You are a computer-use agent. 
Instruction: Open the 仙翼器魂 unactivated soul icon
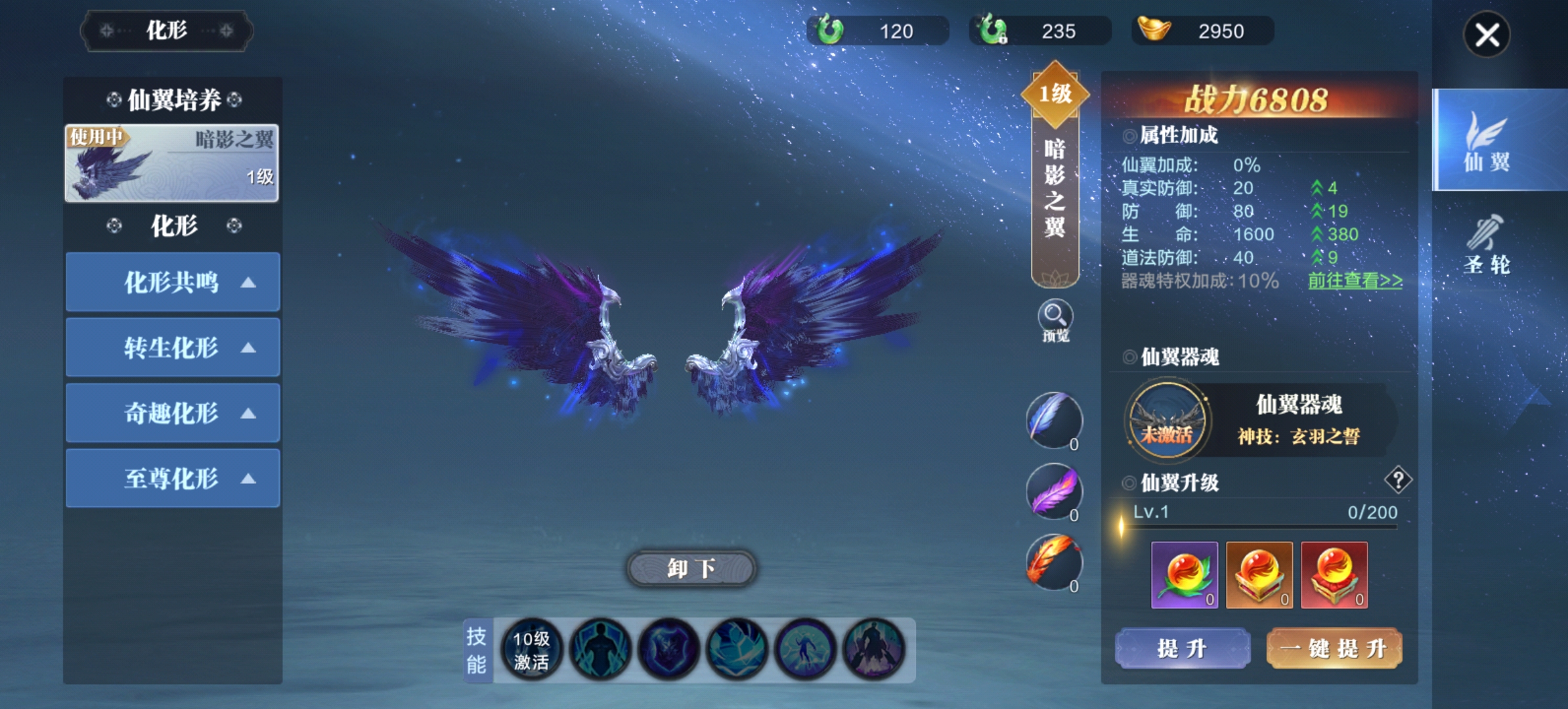1167,421
